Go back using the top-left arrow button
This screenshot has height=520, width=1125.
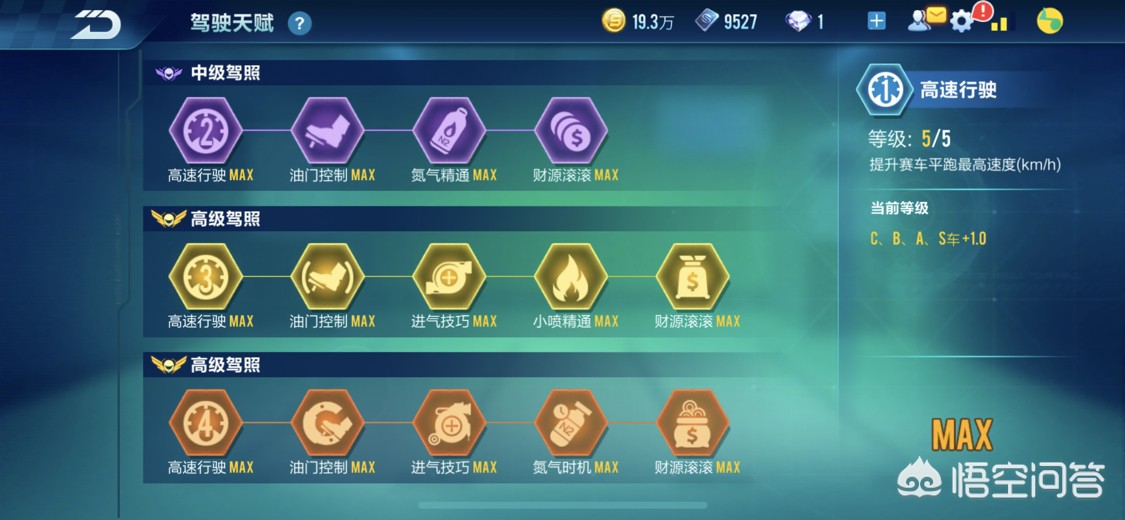96,24
